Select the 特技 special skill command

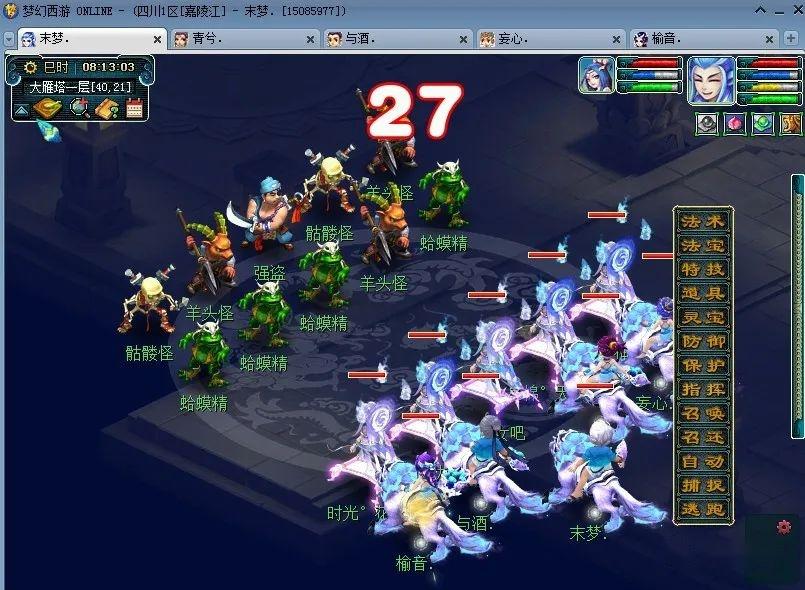tap(703, 270)
